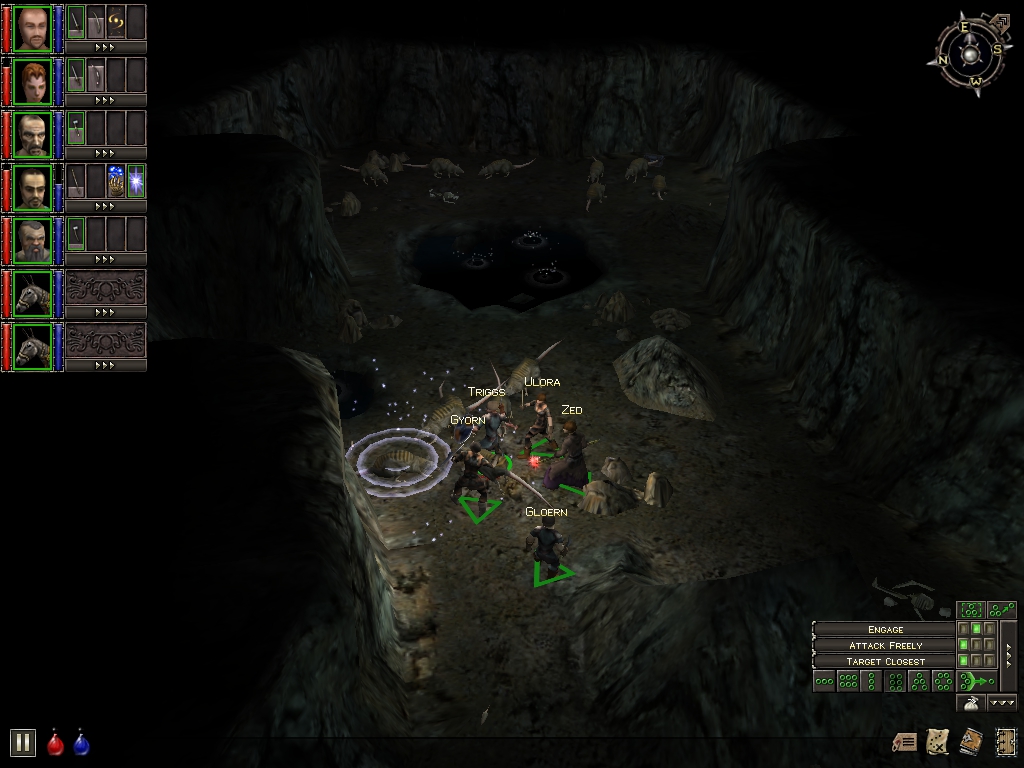
Task: Click the Target Closest order label
Action: pyautogui.click(x=885, y=661)
